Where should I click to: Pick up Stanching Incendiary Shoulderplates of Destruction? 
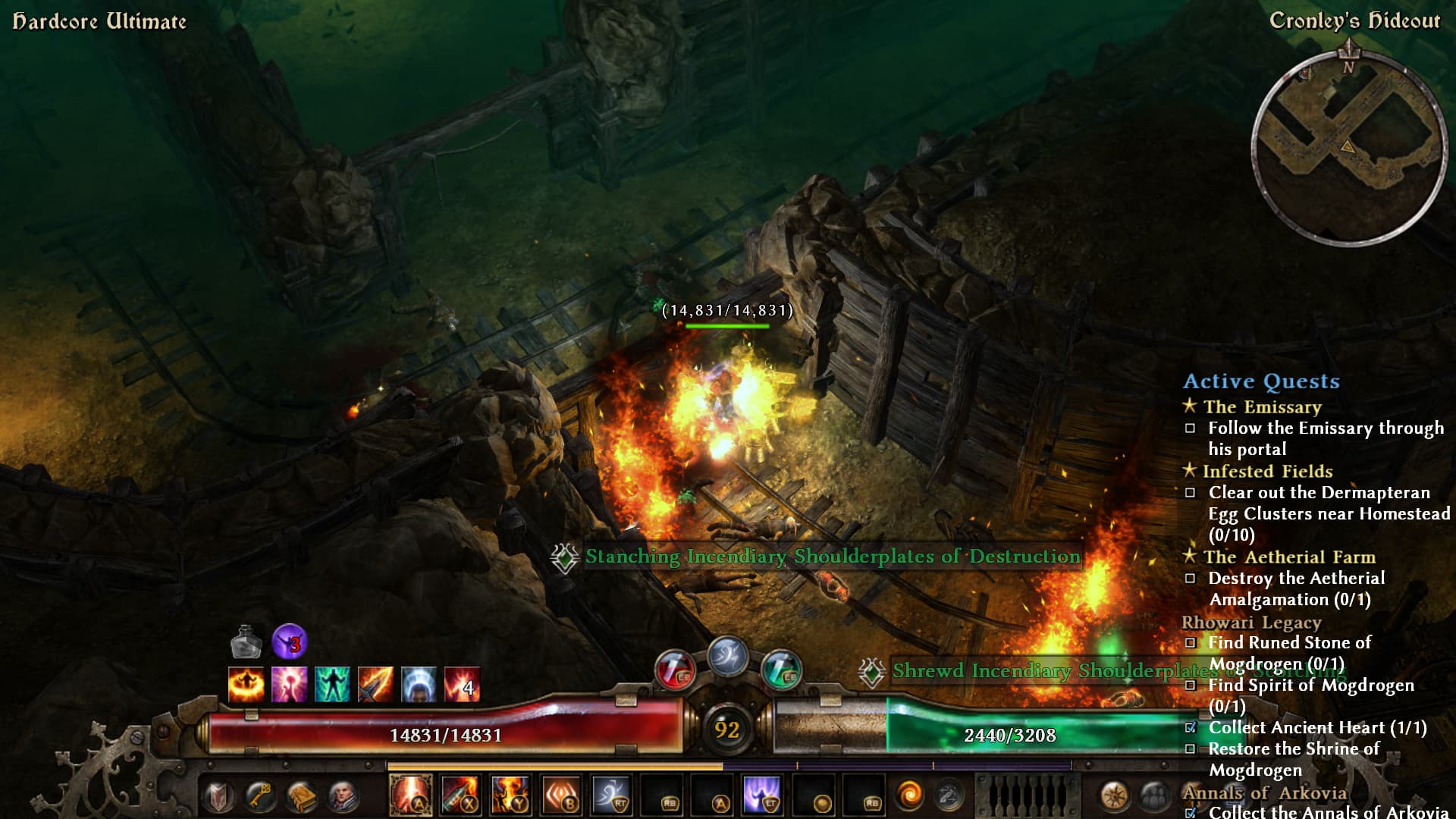pyautogui.click(x=832, y=557)
